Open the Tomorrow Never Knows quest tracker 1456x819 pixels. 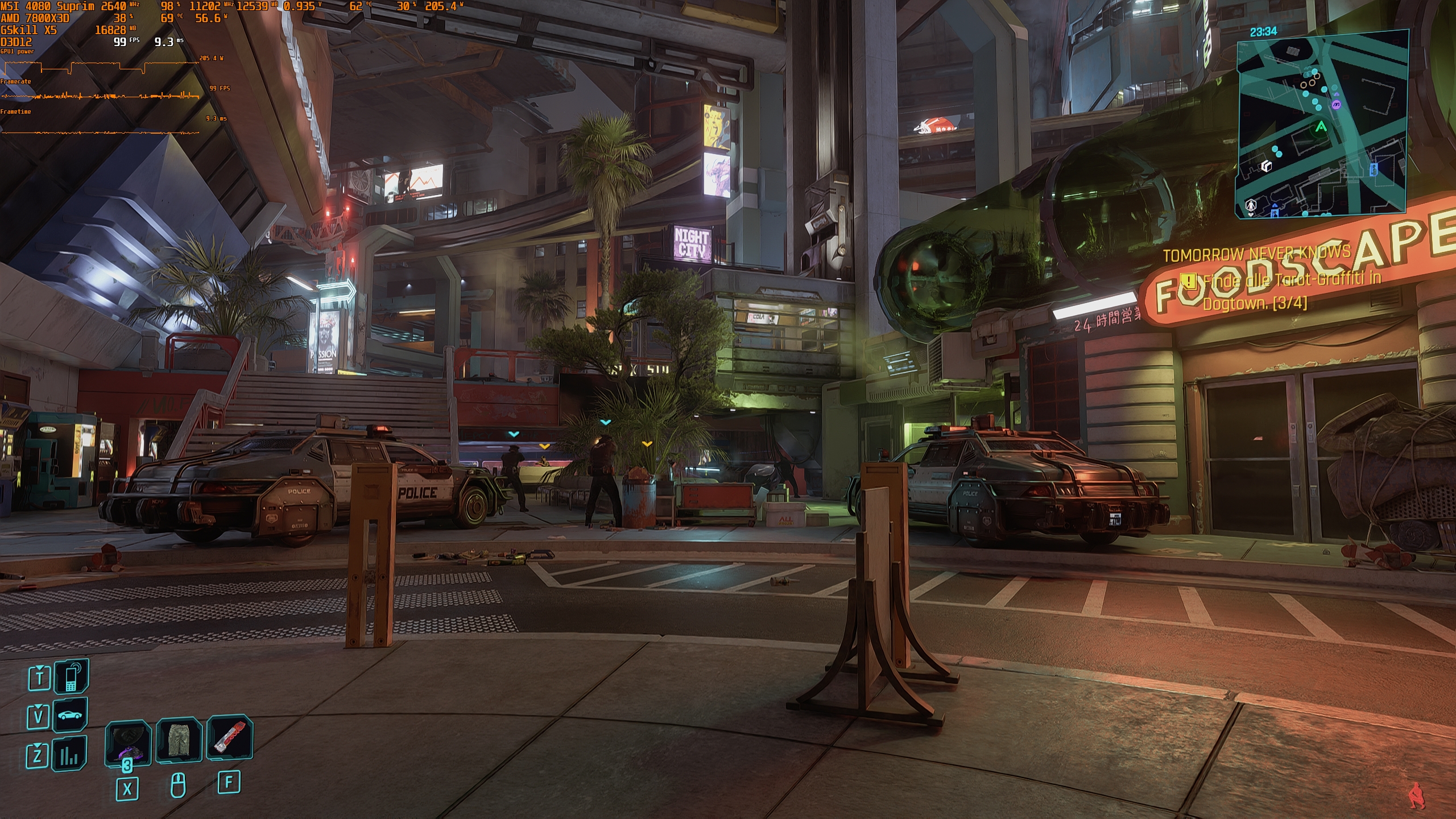[x=1256, y=254]
